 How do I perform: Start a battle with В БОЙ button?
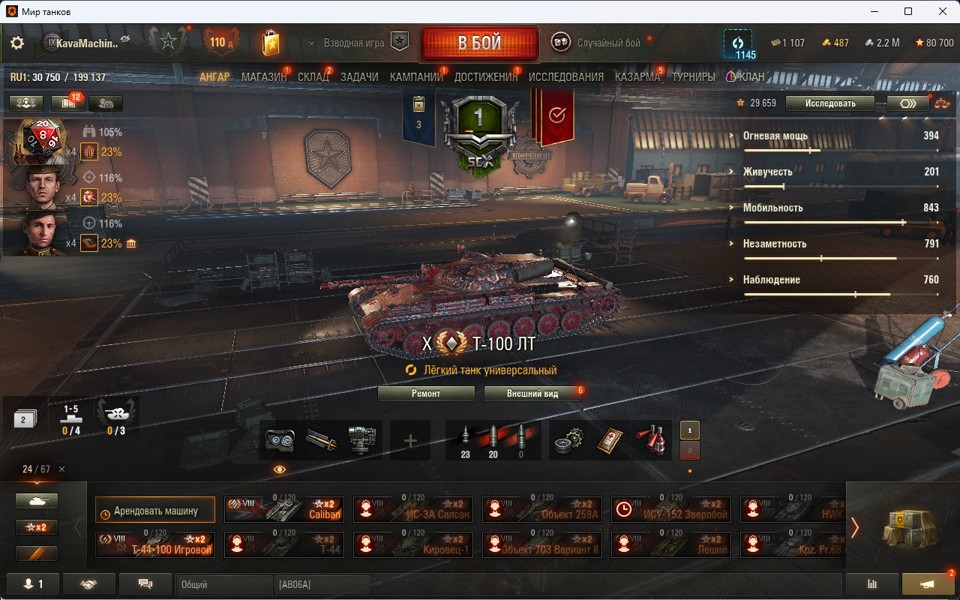coord(480,44)
